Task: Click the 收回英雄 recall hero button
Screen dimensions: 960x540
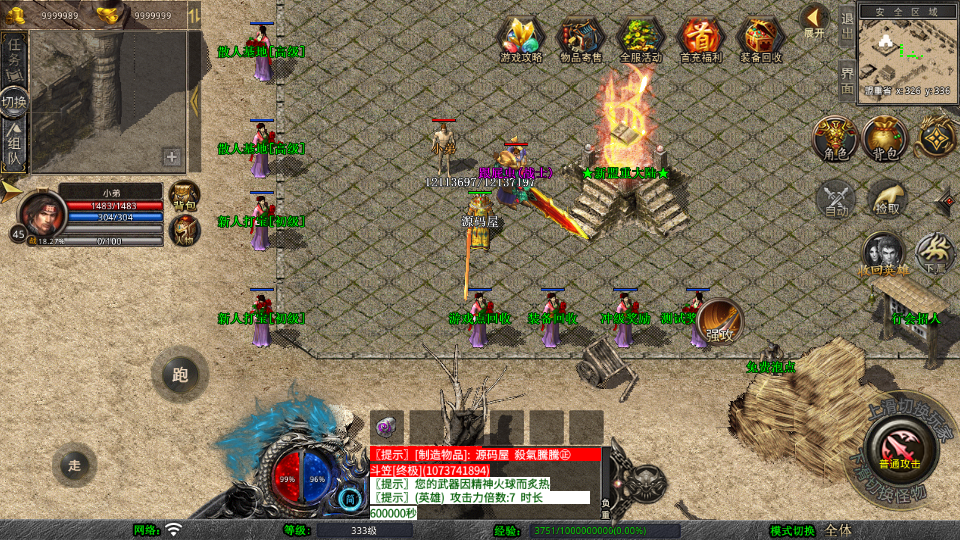Action: (884, 255)
